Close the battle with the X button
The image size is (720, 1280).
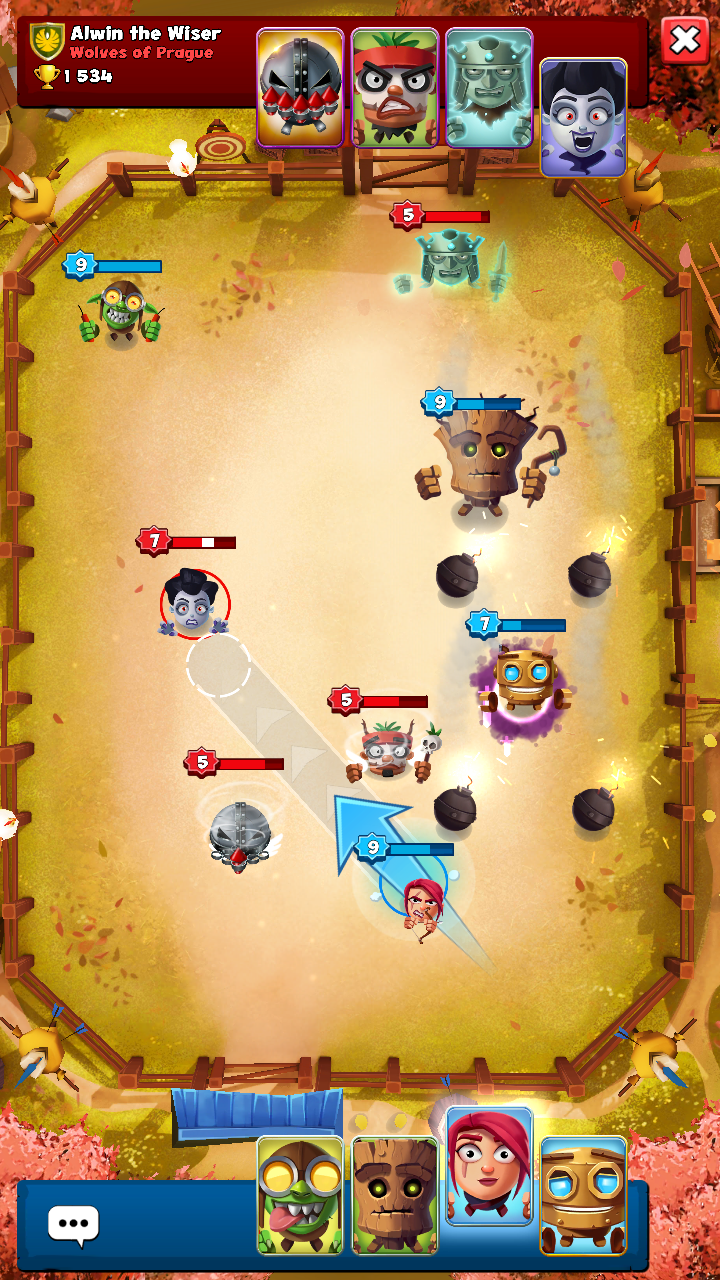click(x=685, y=41)
